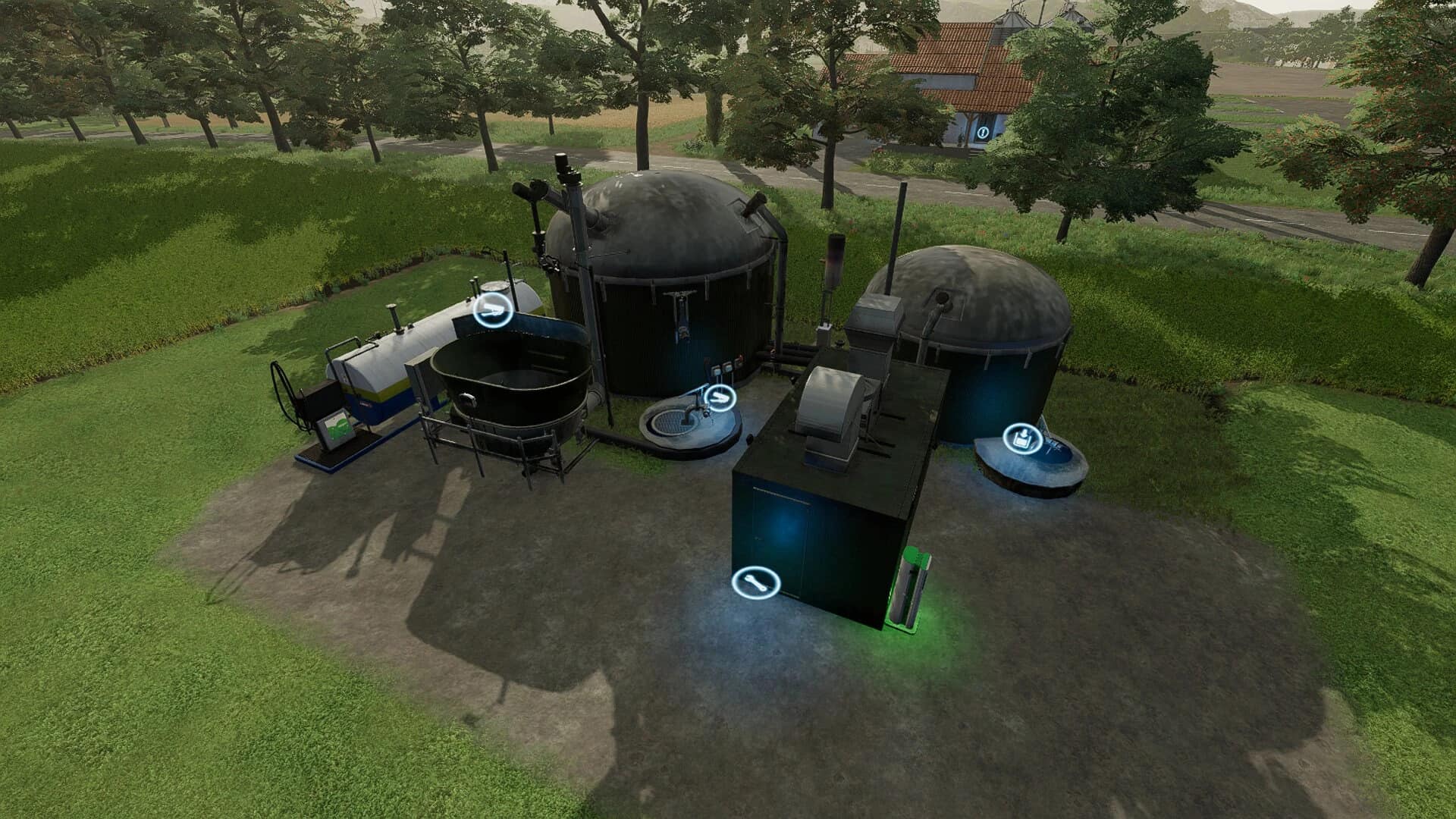Choose the hand marker beside the round grate
The image size is (1456, 819).
[x=720, y=397]
